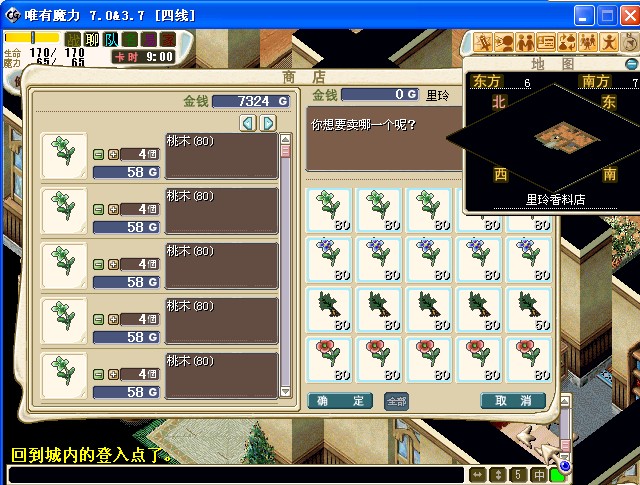640x485 pixels.
Task: Open the ID card icon in the top toolbar
Action: [546, 42]
